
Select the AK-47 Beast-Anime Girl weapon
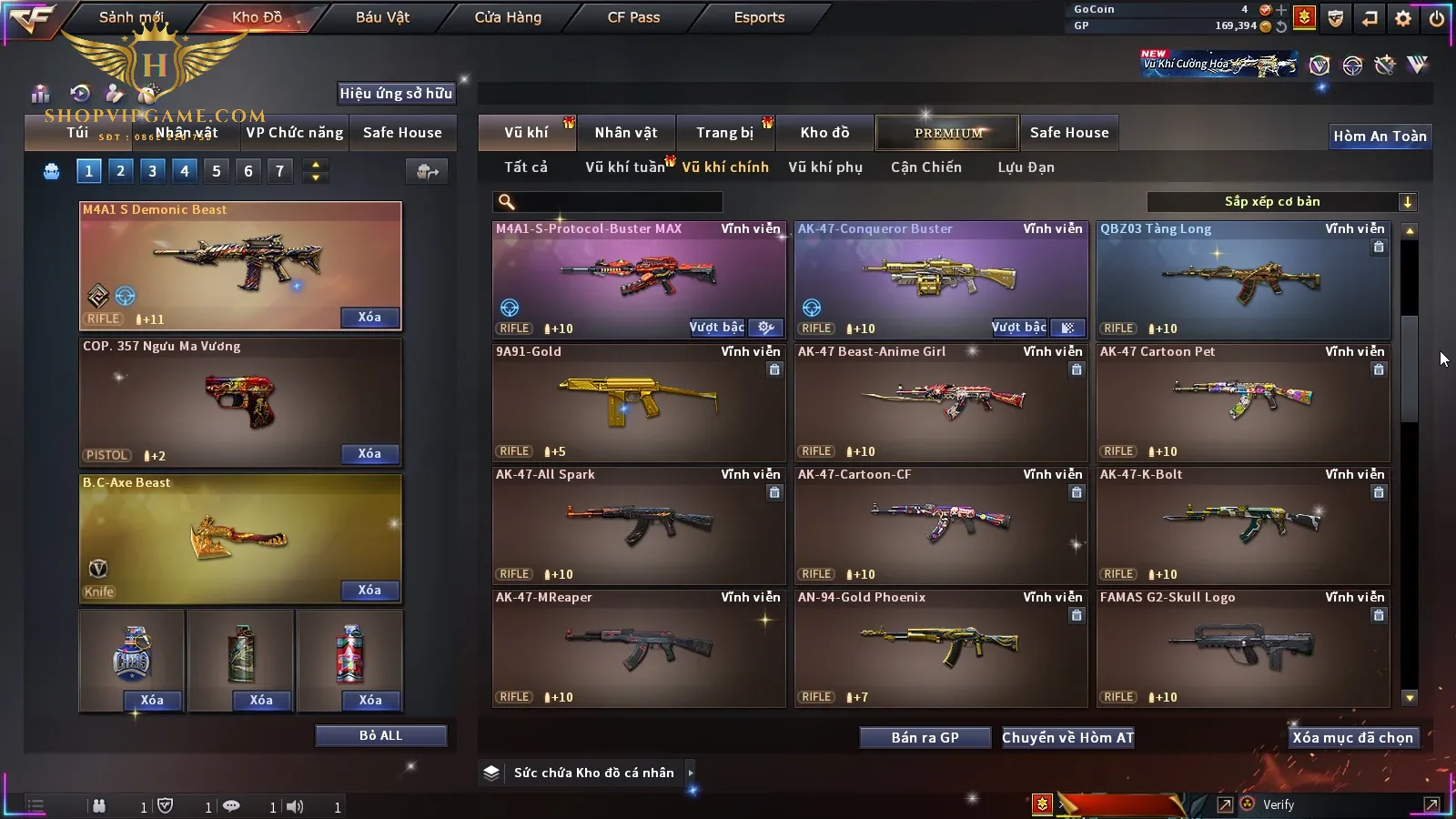pos(941,402)
